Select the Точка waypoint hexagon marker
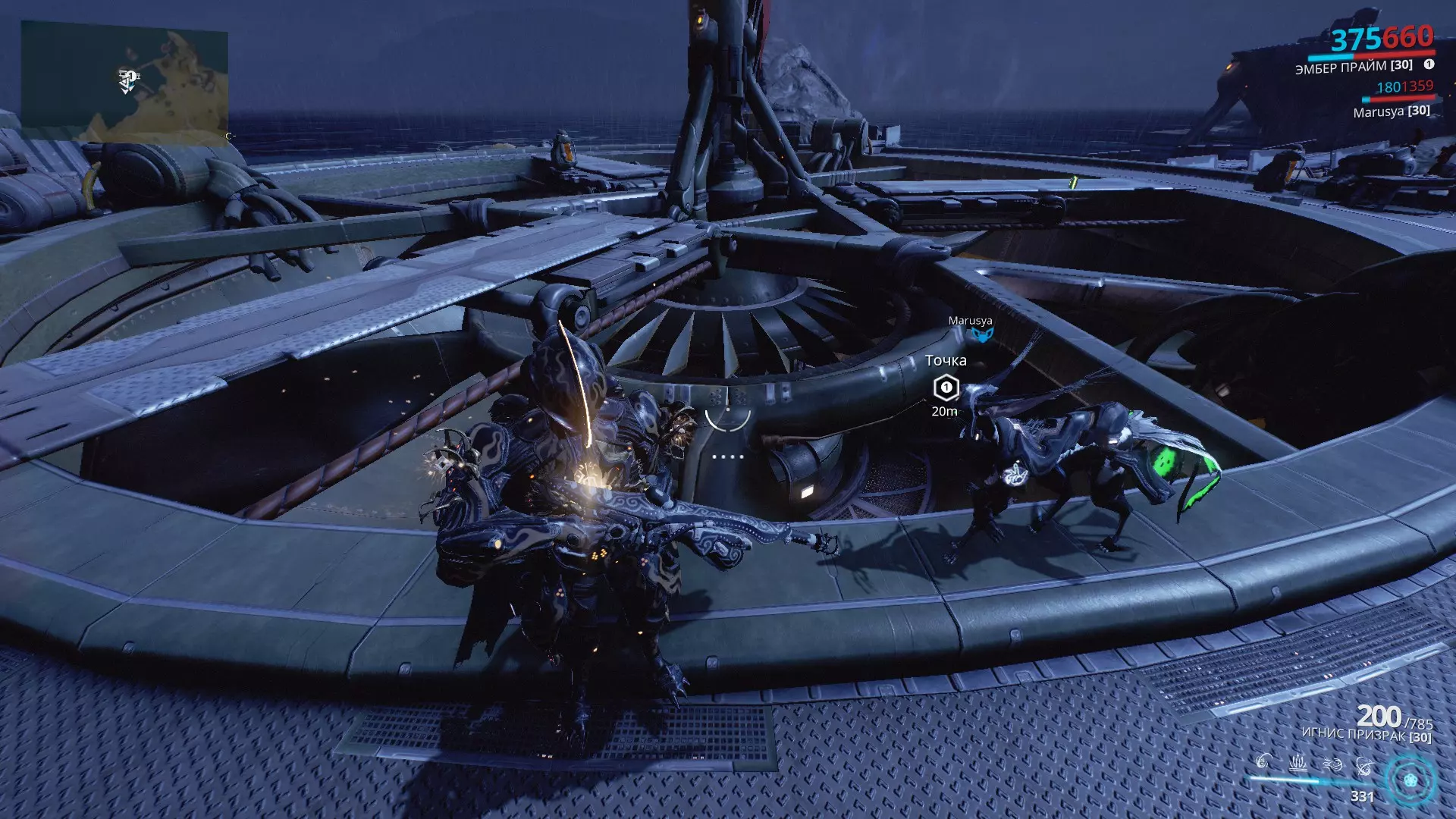This screenshot has width=1456, height=819. (x=946, y=388)
